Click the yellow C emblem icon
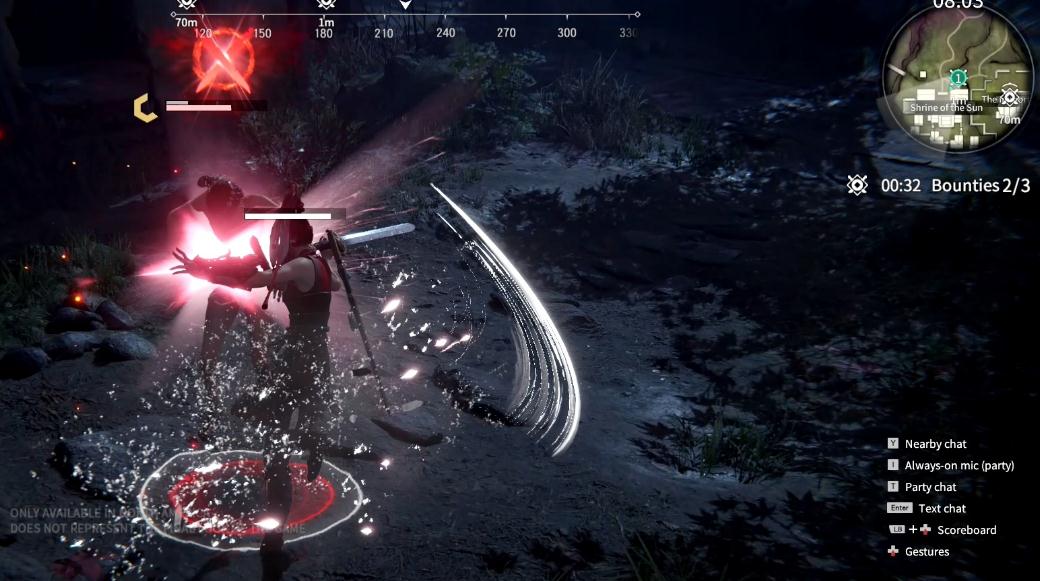Screen dimensions: 1040x581 pos(146,107)
